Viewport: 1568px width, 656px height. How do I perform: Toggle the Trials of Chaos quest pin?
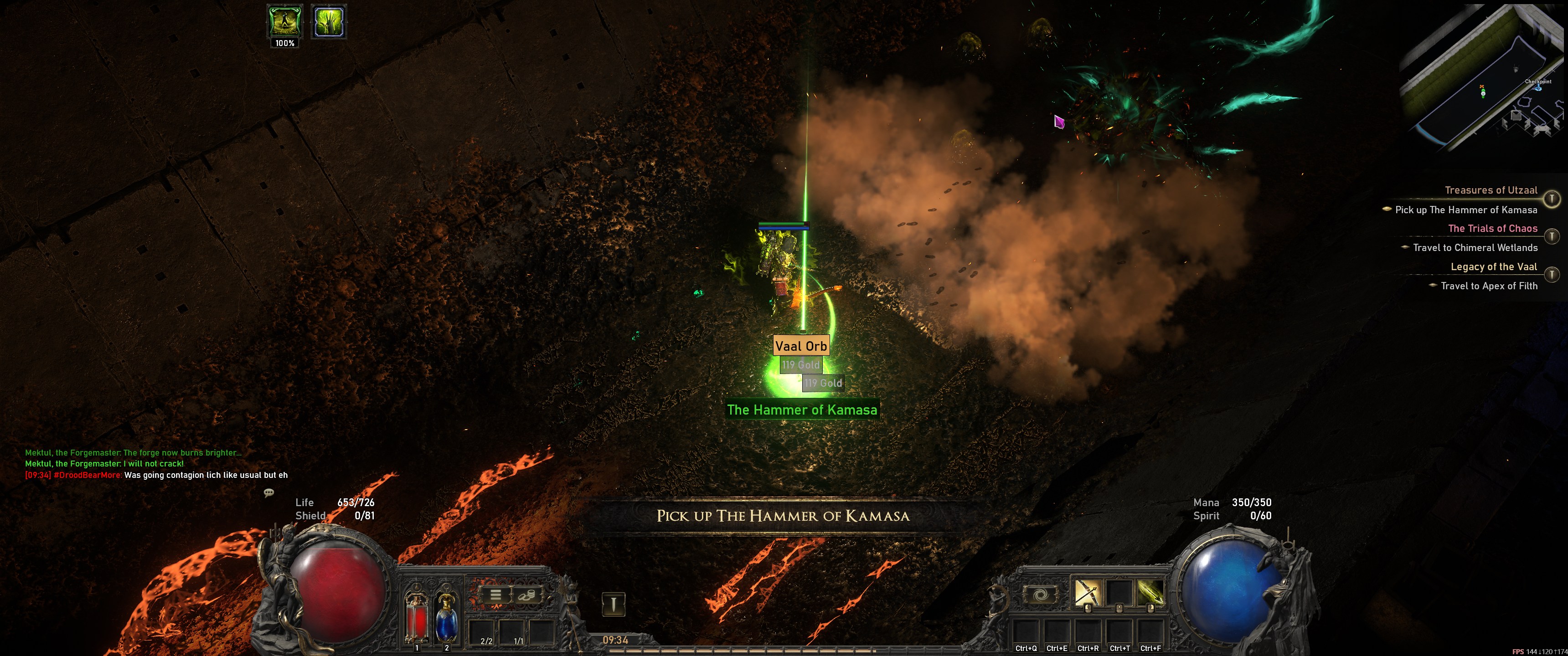pos(1552,236)
